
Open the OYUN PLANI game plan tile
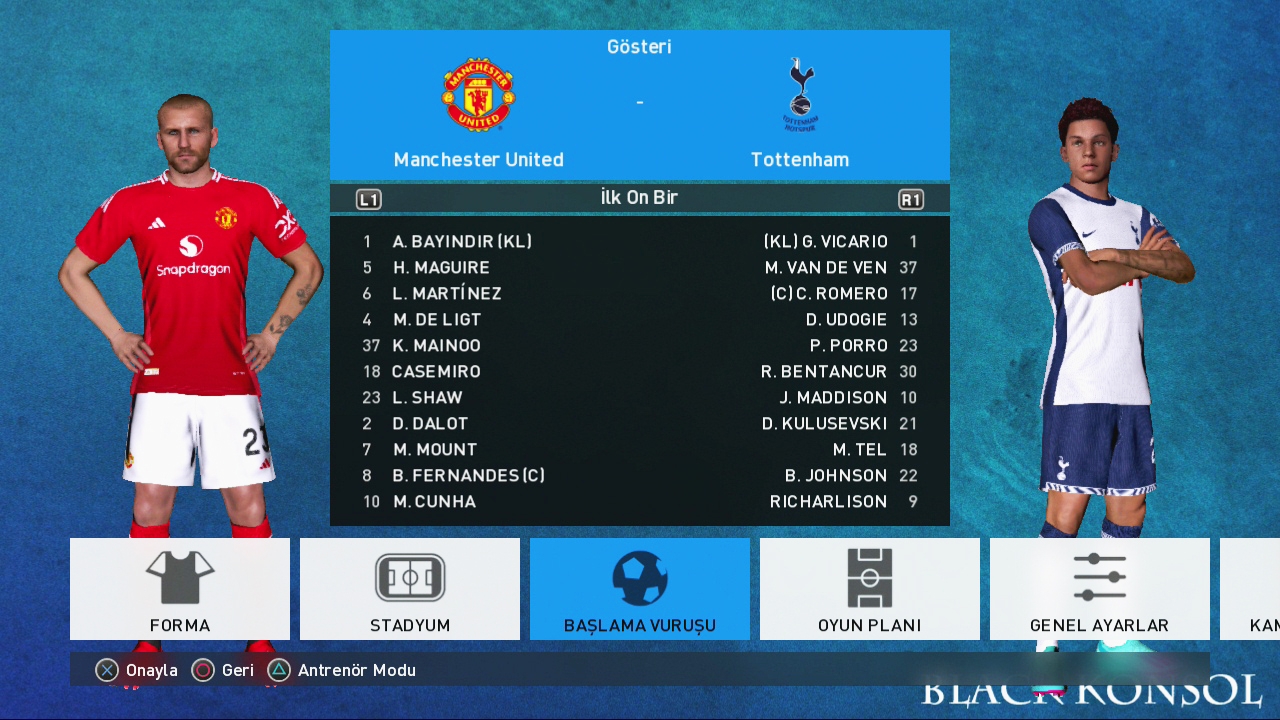[869, 589]
